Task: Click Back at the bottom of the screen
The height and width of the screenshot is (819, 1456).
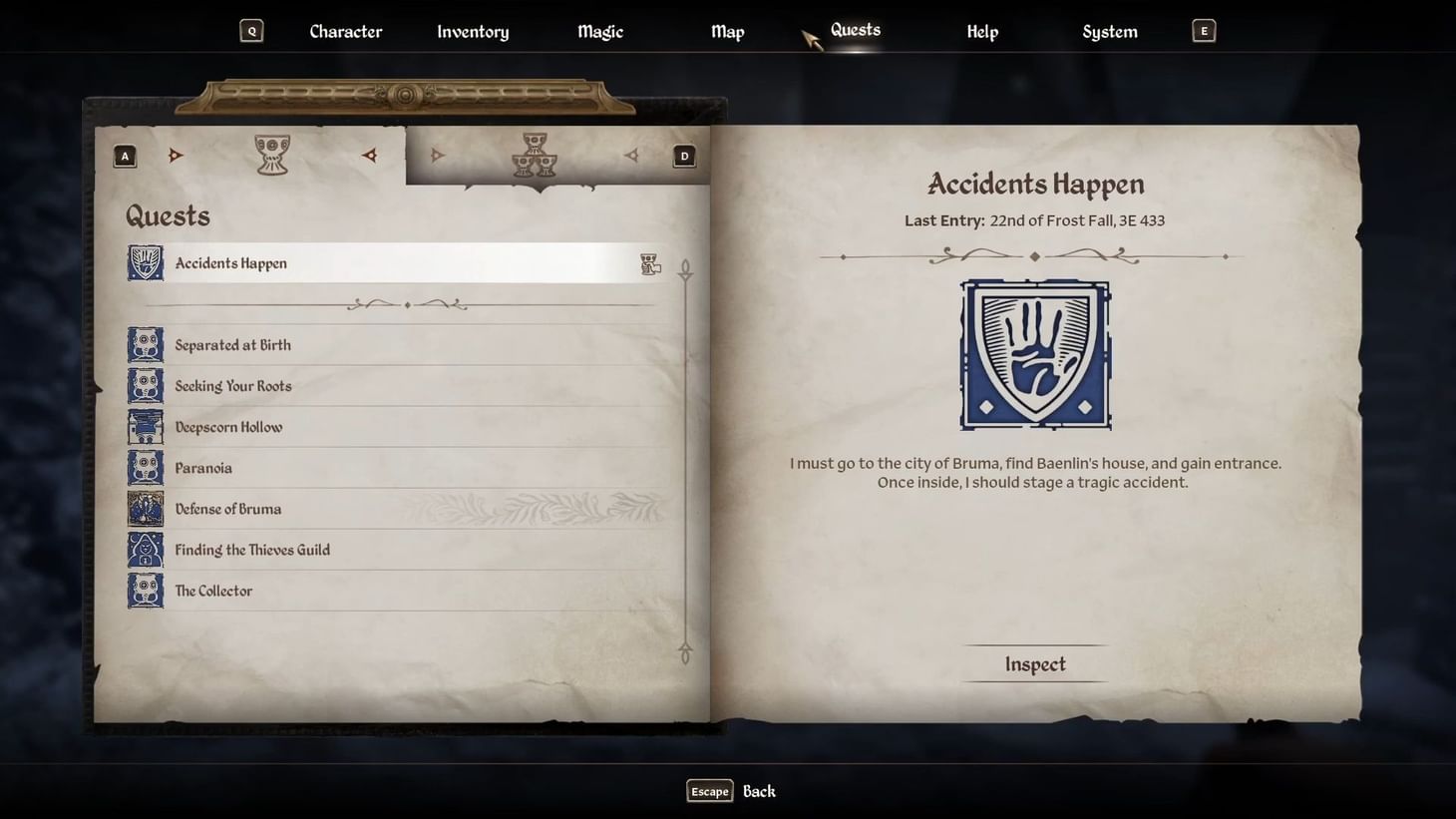Action: 759,790
